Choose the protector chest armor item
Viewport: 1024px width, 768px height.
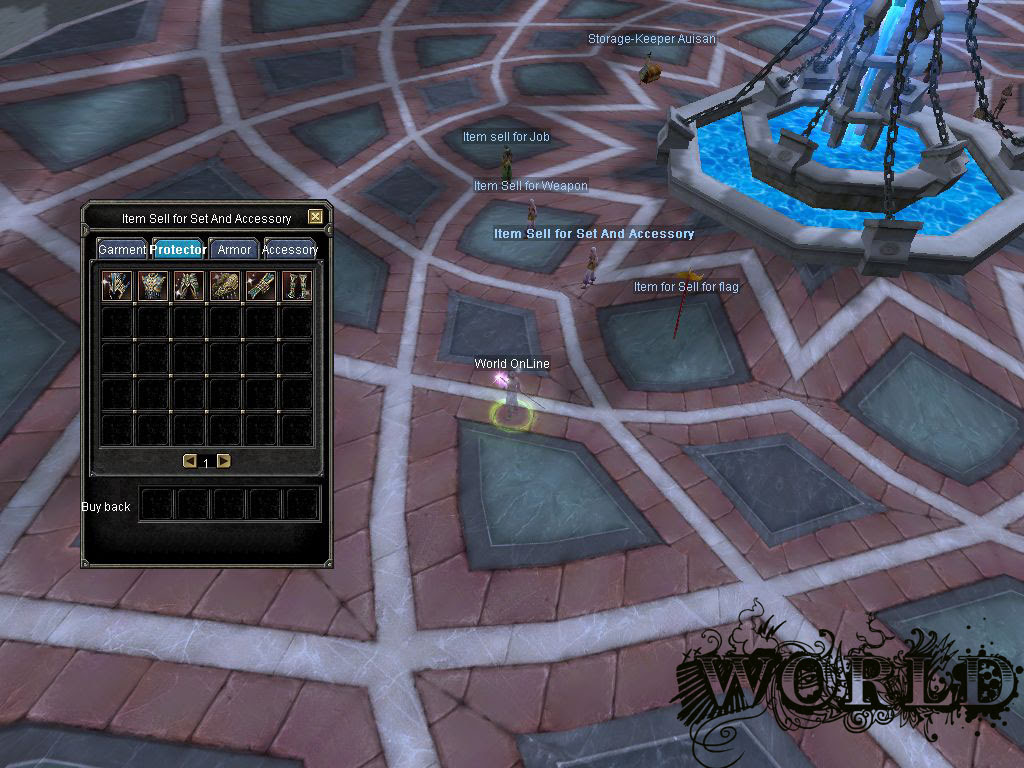pos(153,286)
